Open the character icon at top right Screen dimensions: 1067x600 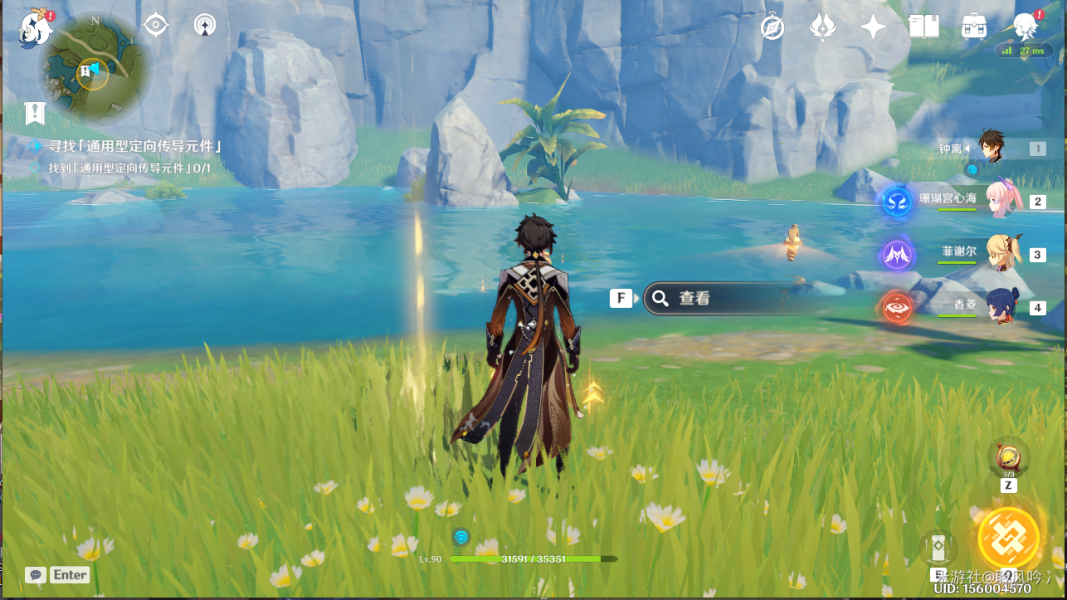(1025, 27)
